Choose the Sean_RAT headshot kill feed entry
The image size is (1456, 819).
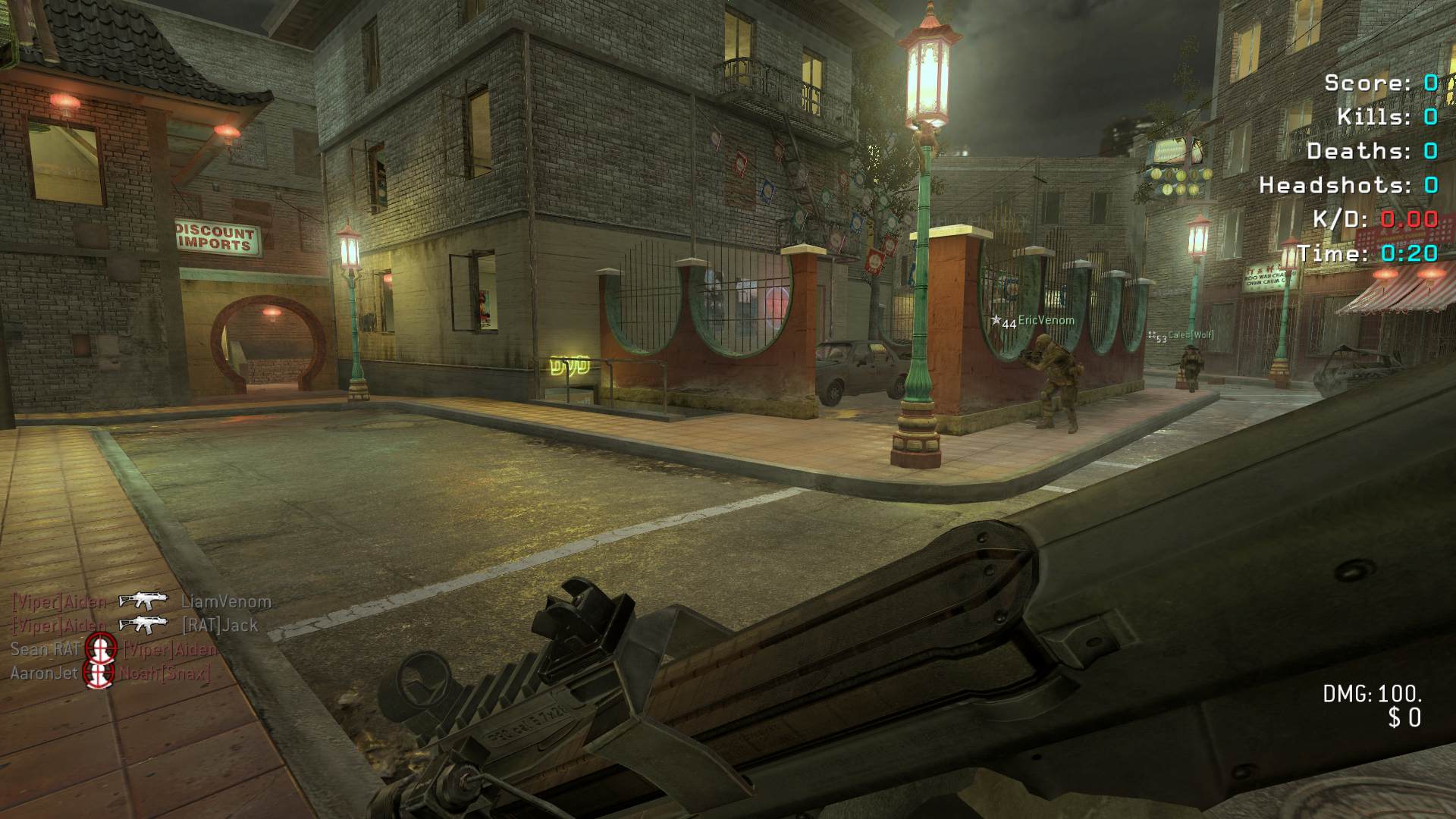point(114,649)
